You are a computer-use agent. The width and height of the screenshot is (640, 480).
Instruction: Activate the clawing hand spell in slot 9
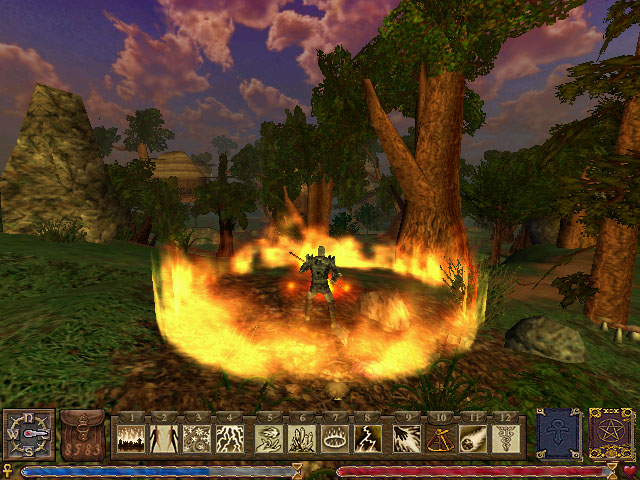pyautogui.click(x=408, y=439)
